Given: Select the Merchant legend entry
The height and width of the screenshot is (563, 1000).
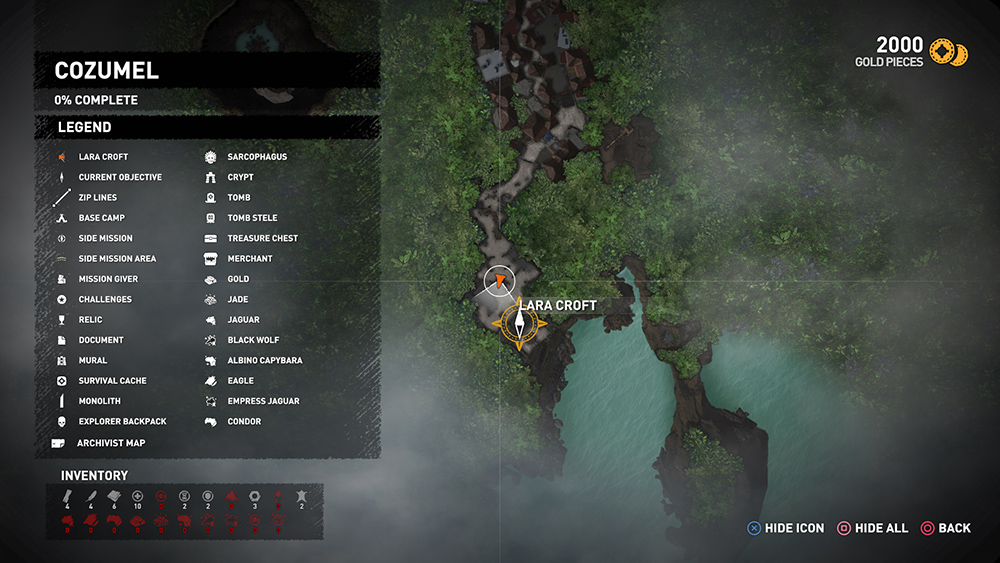Looking at the screenshot, I should point(250,259).
